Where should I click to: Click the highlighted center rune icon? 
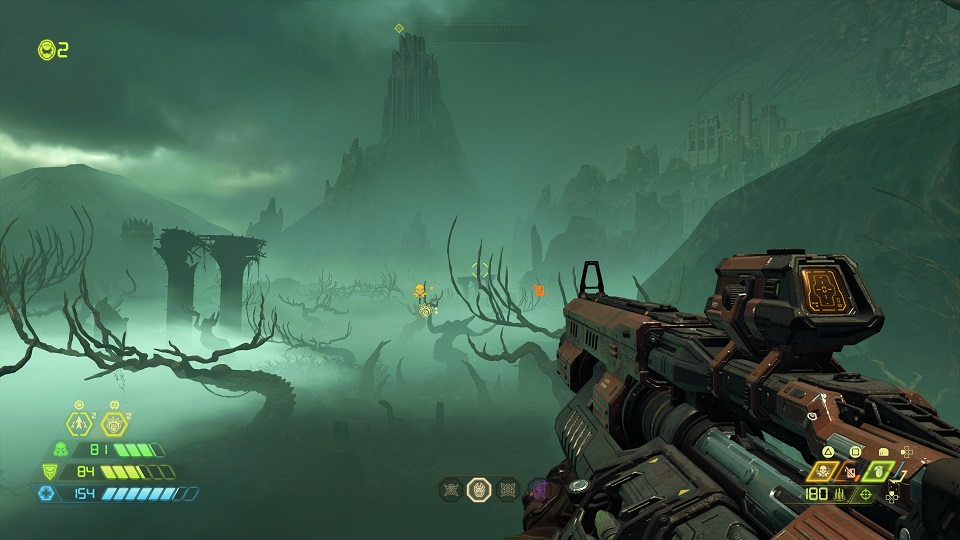pos(479,489)
